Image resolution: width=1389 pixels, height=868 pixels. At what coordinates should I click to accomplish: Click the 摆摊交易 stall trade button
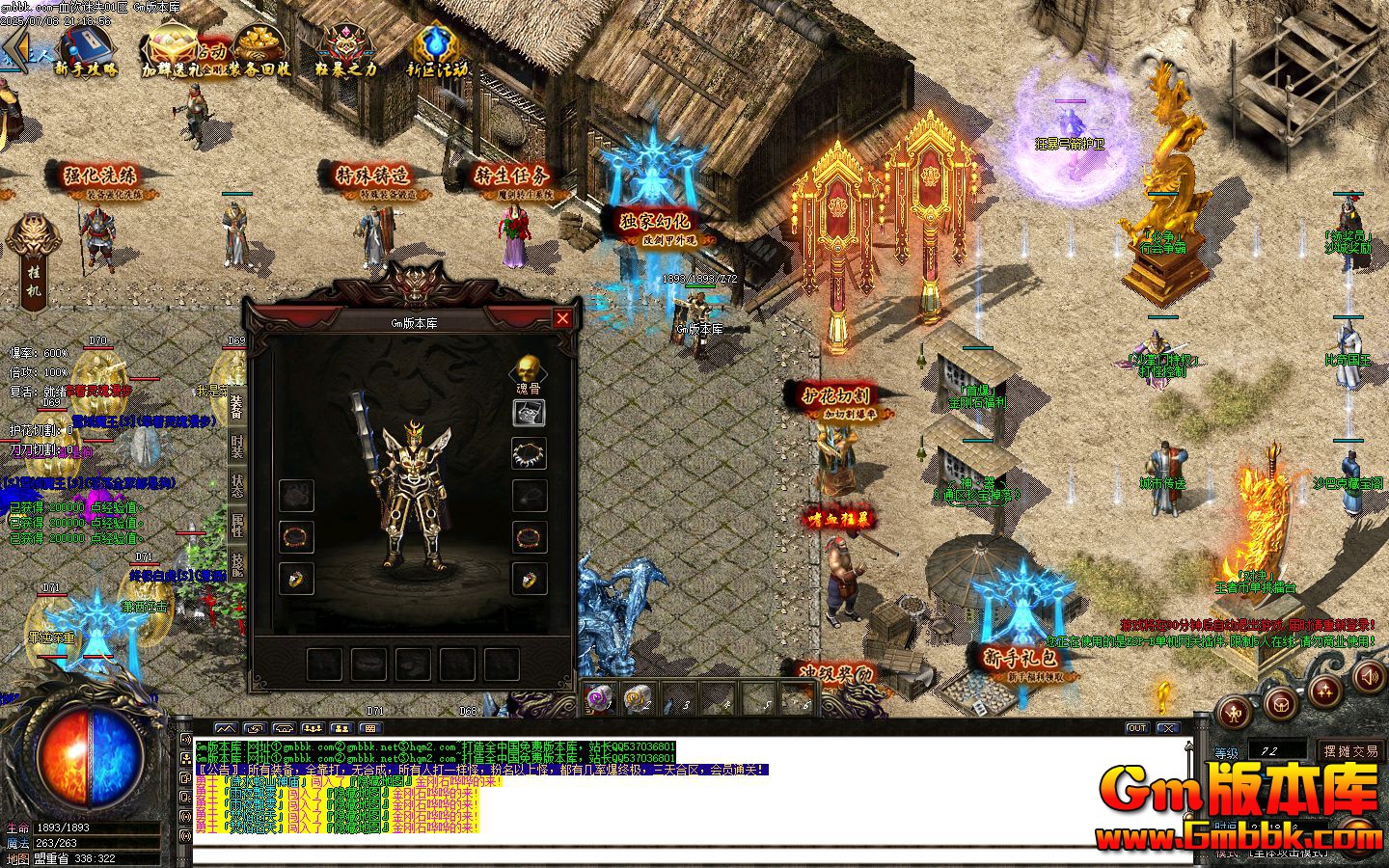click(x=1350, y=750)
